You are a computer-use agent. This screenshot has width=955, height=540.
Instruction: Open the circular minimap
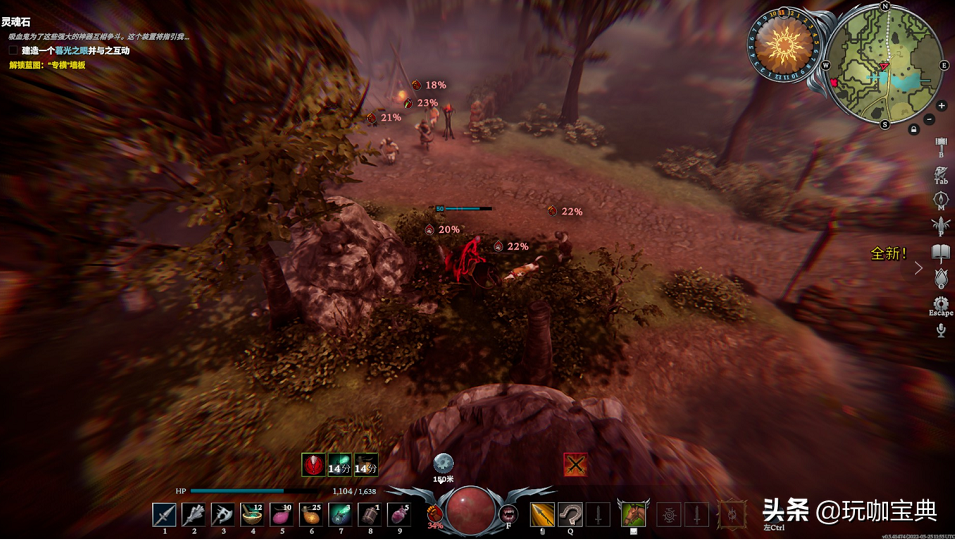(x=884, y=65)
